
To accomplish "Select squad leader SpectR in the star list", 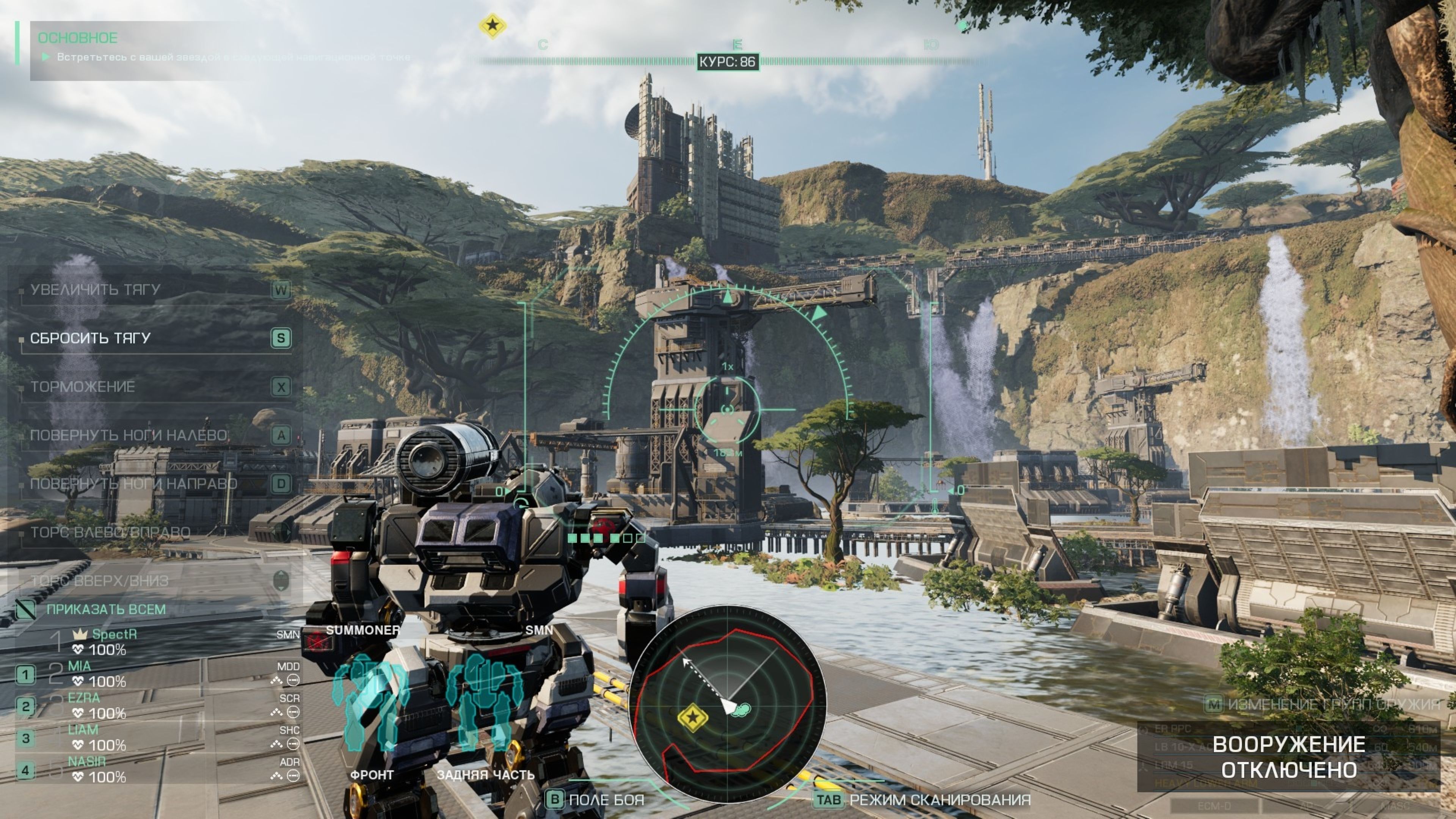I will [x=114, y=635].
